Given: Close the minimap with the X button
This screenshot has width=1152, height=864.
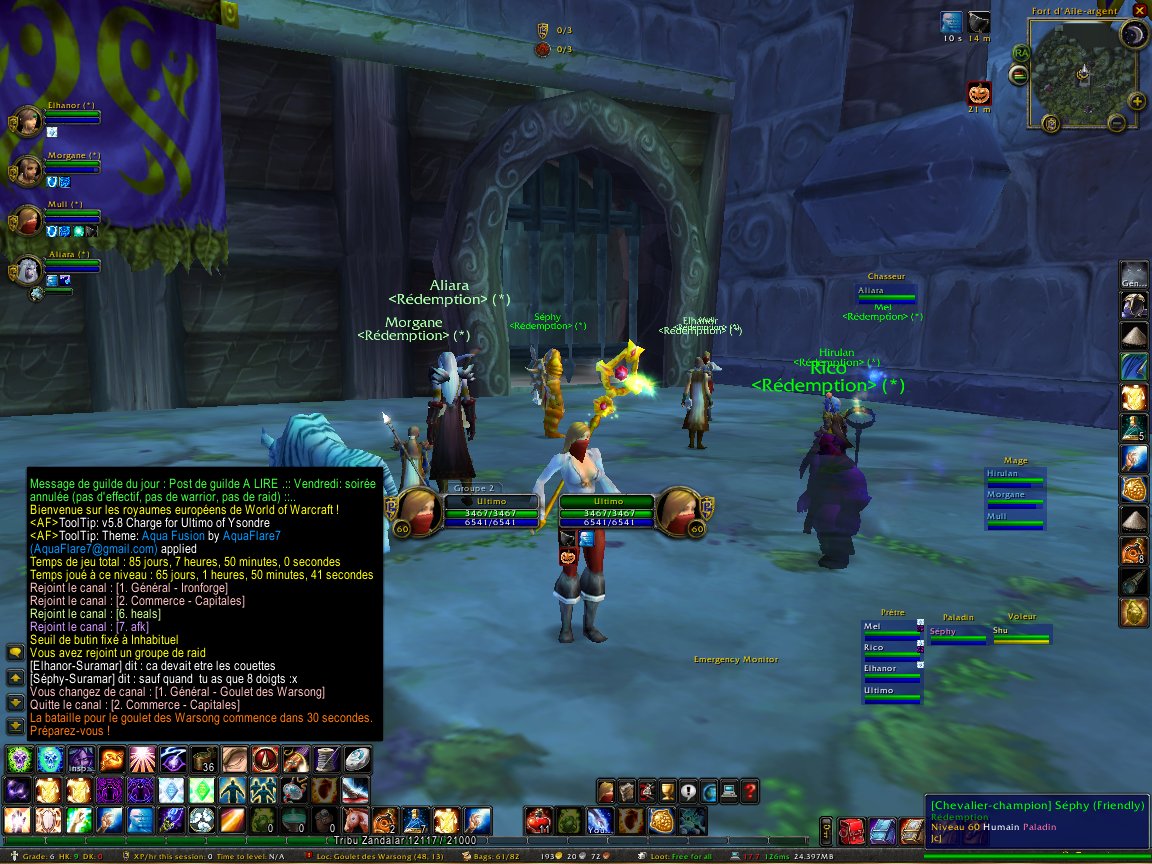Looking at the screenshot, I should [1139, 11].
